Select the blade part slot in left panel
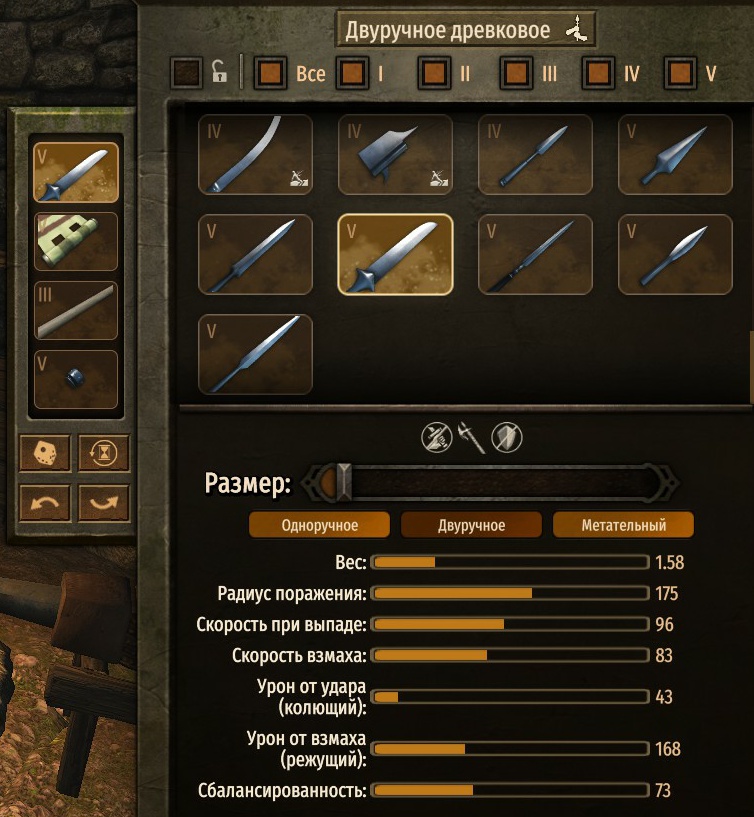 (76, 173)
